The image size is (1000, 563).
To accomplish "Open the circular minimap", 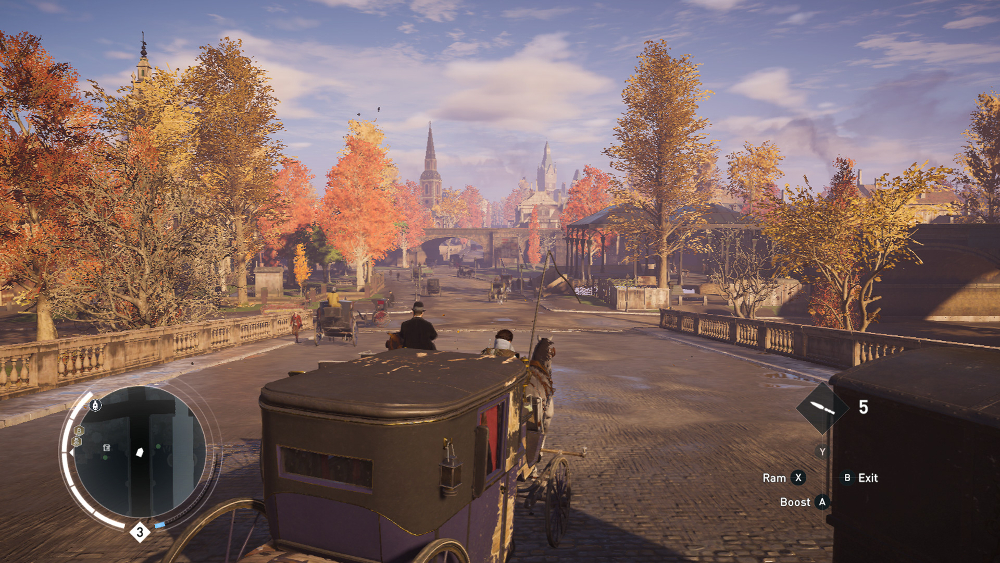I will coord(140,452).
